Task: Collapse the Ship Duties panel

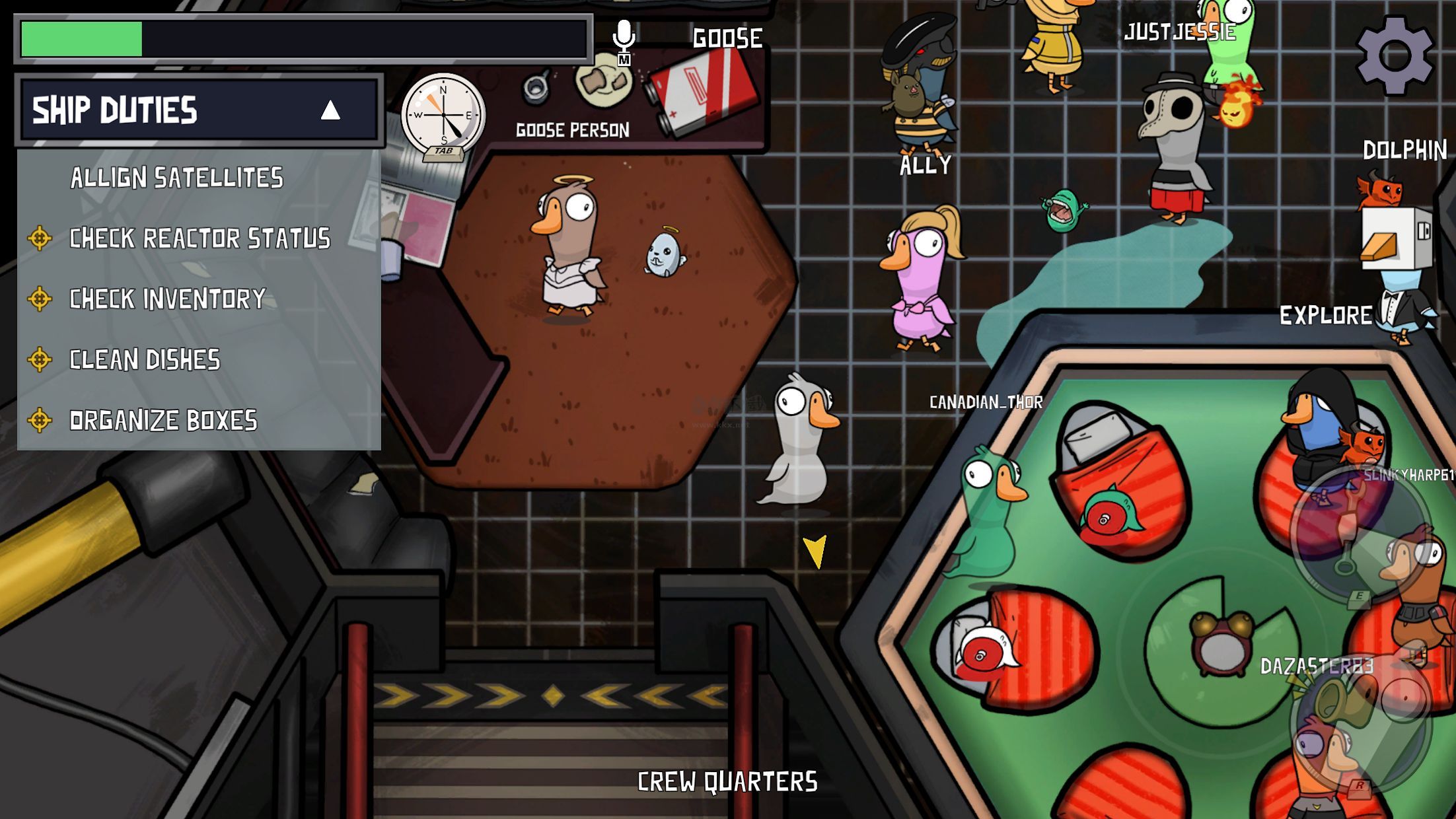Action: pyautogui.click(x=330, y=110)
